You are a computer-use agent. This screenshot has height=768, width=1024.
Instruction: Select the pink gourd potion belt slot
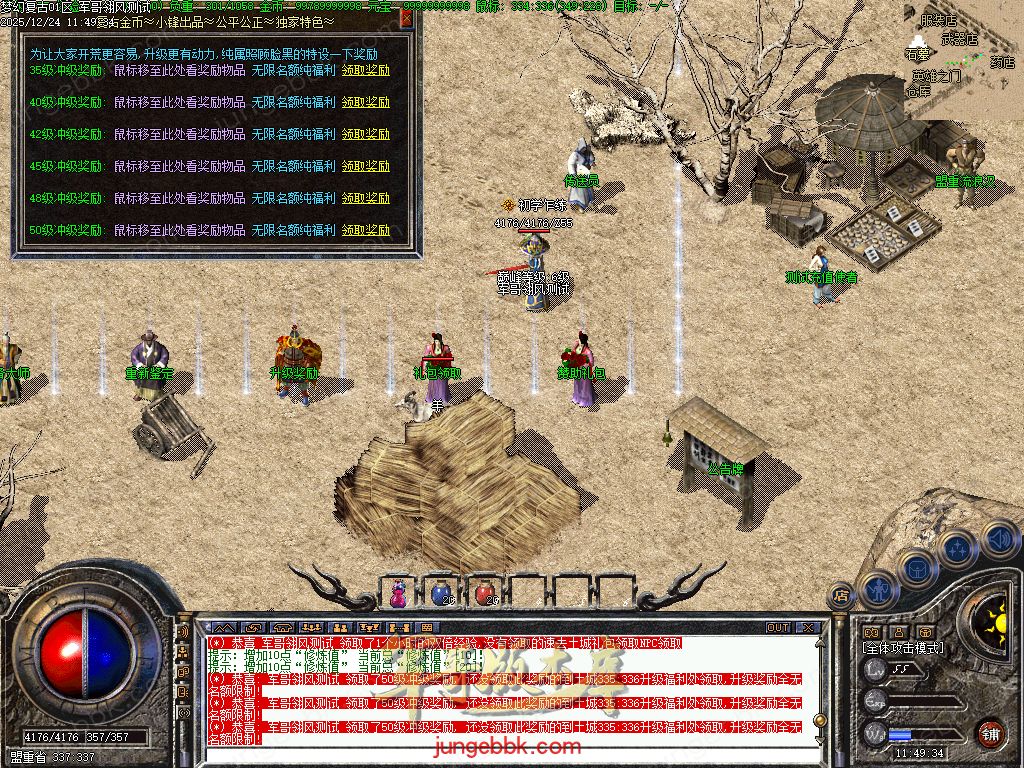point(398,592)
